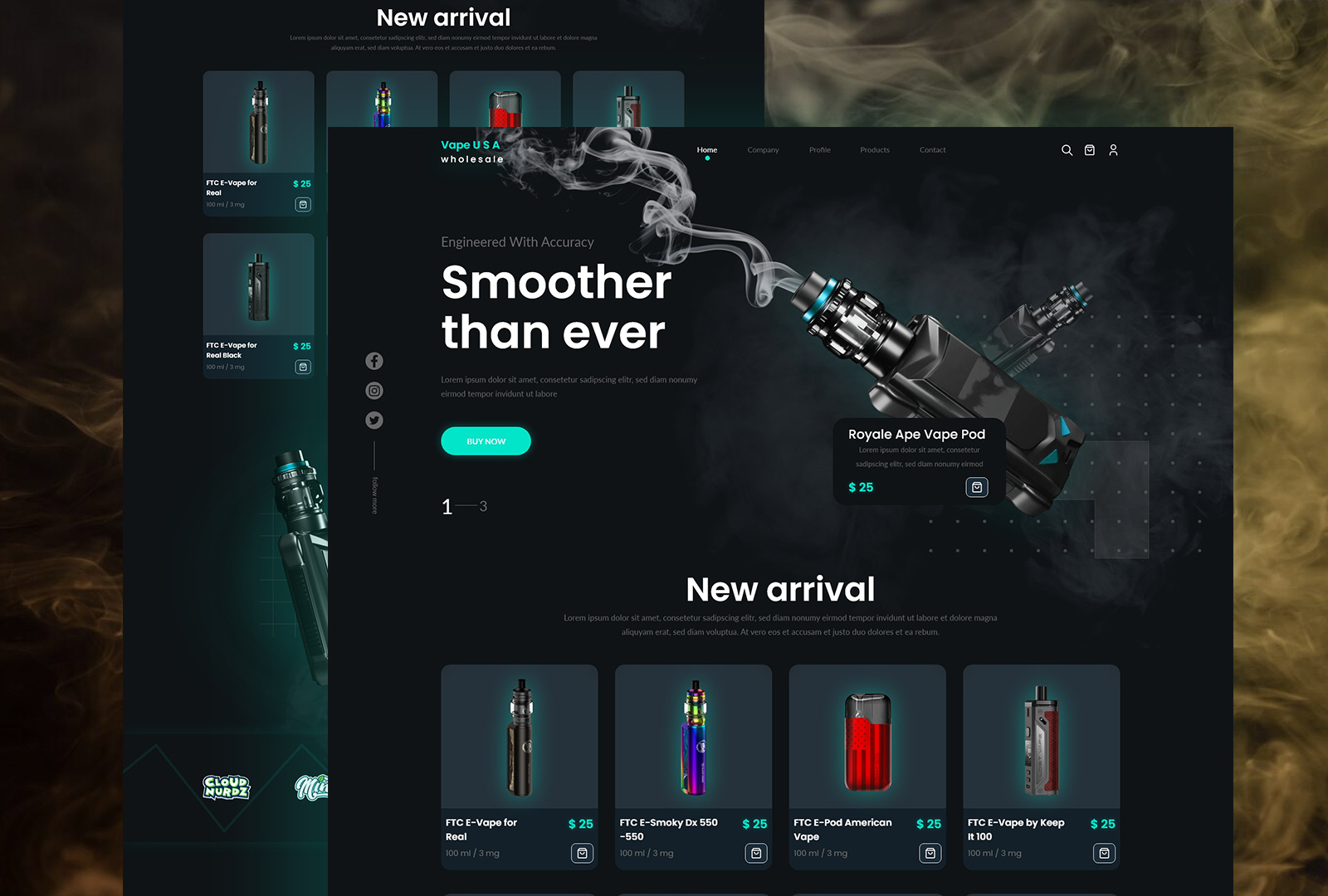This screenshot has height=896, width=1328.
Task: Add FTC E-Smoky Dx 550-550 to cart
Action: (x=758, y=853)
